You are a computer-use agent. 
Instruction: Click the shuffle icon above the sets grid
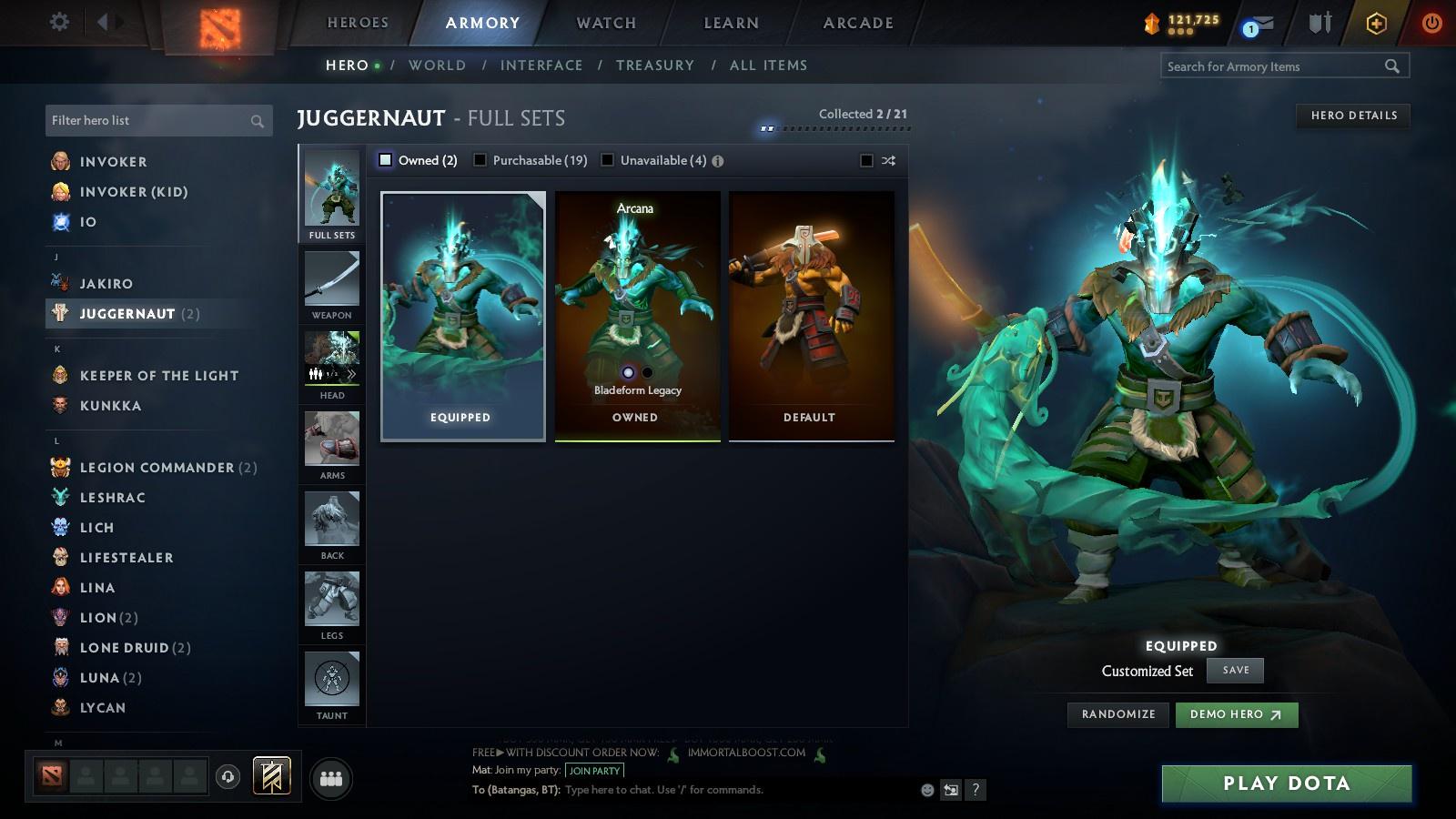886,159
